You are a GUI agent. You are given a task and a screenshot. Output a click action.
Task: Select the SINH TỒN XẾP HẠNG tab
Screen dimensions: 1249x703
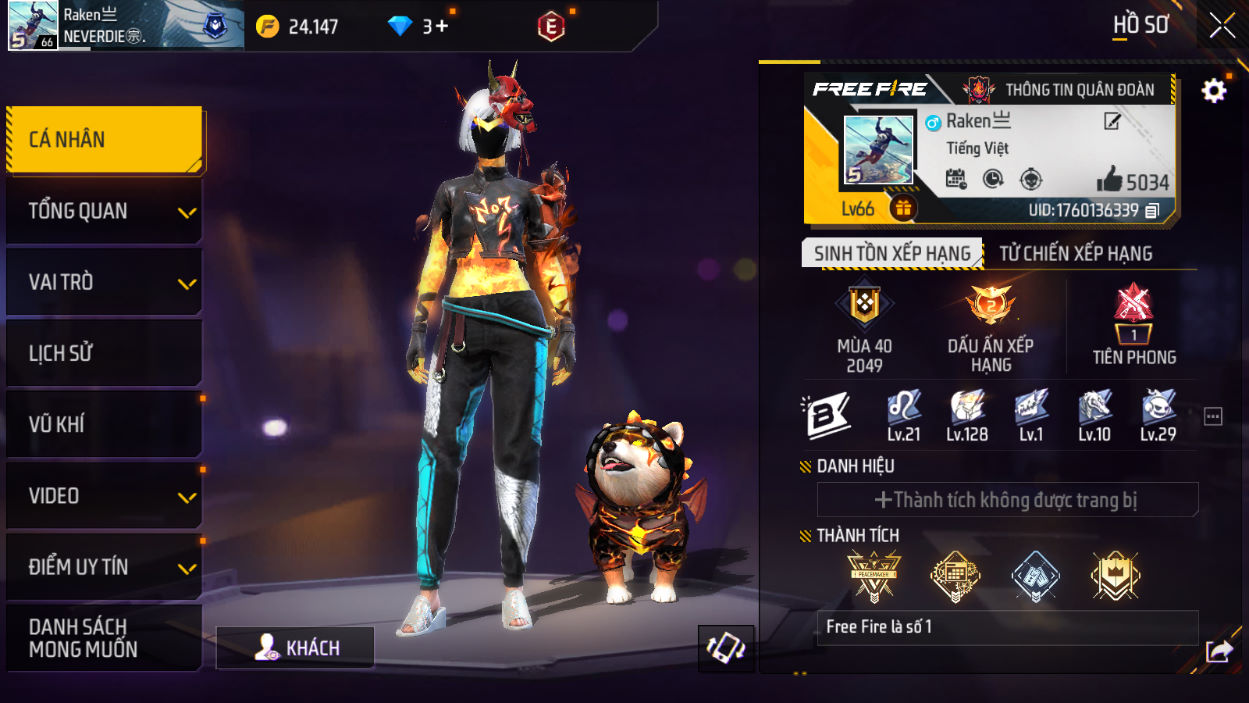[x=892, y=254]
